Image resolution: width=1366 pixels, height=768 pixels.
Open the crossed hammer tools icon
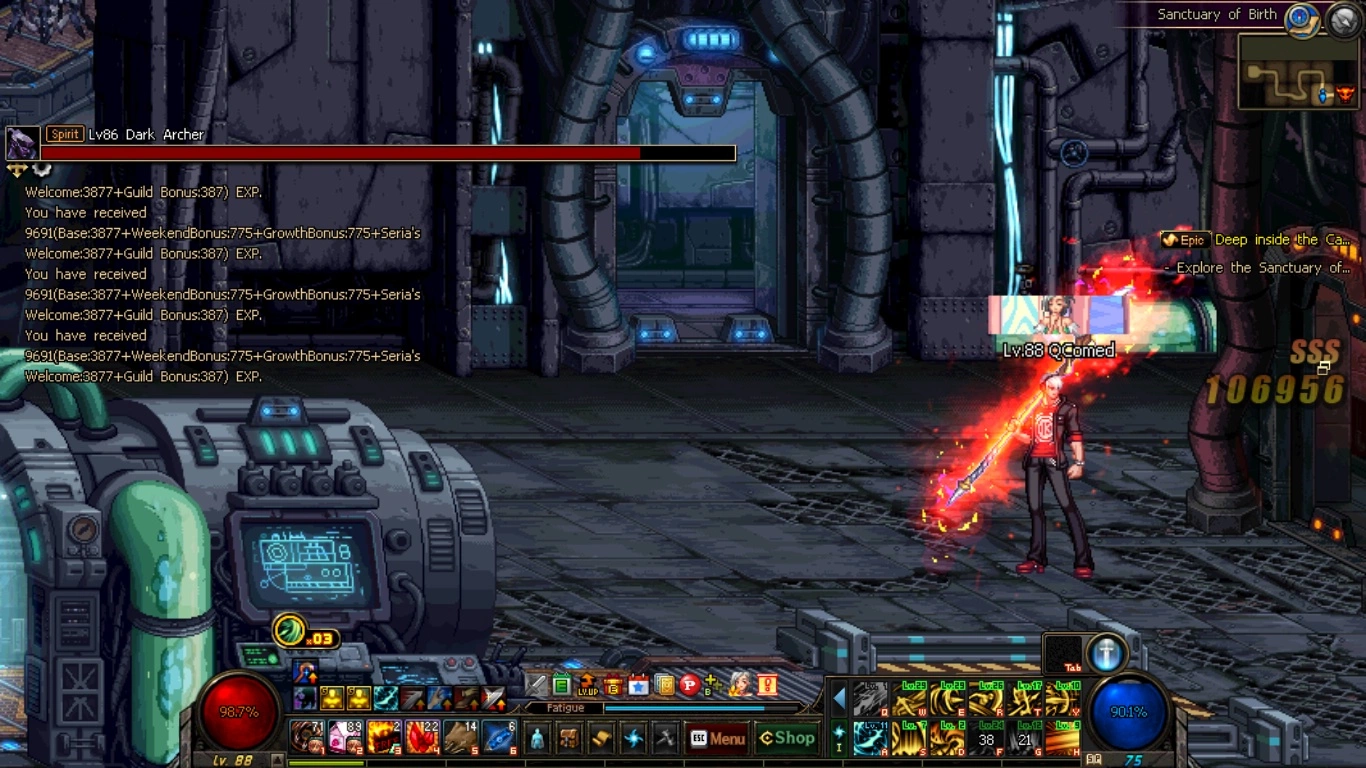[665, 739]
